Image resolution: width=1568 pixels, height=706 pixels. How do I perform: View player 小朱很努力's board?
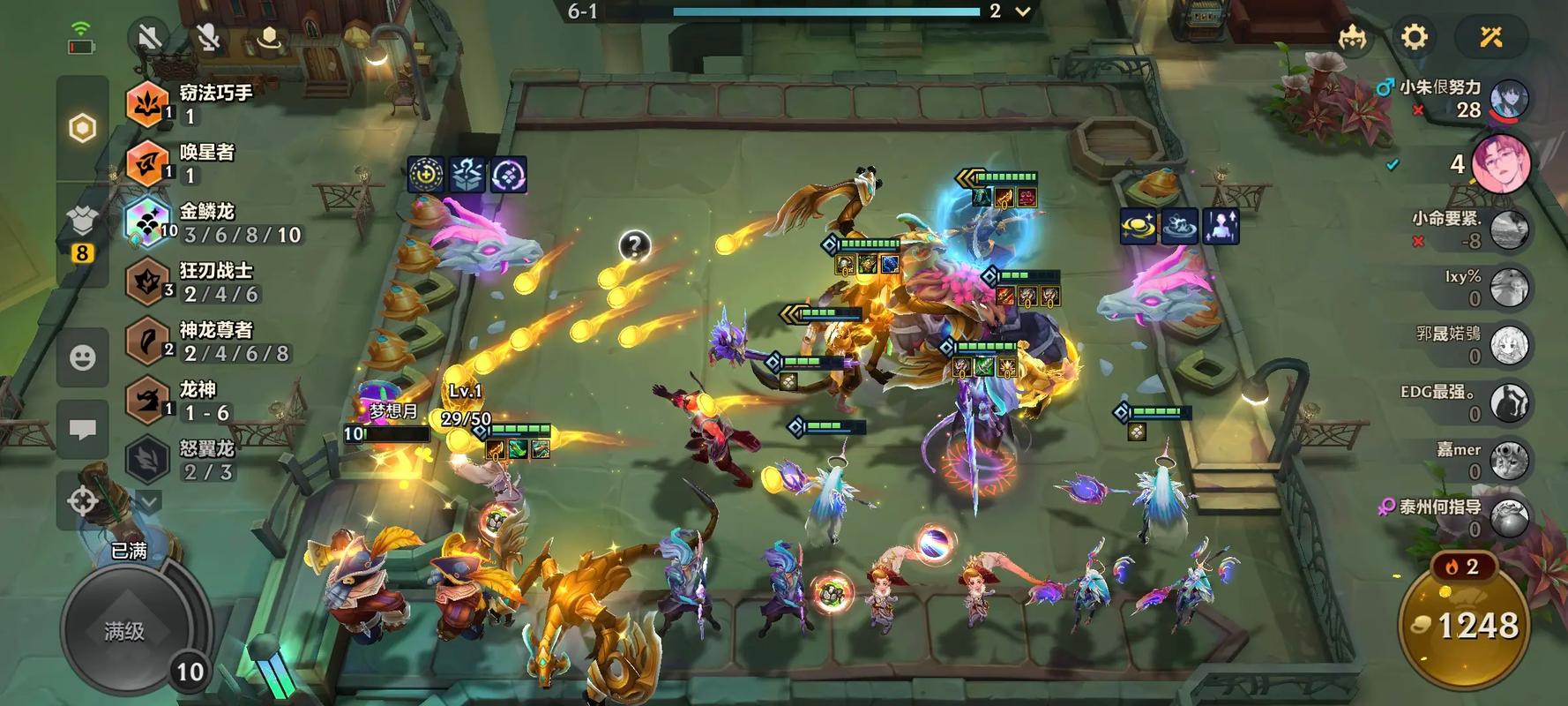point(1509,101)
